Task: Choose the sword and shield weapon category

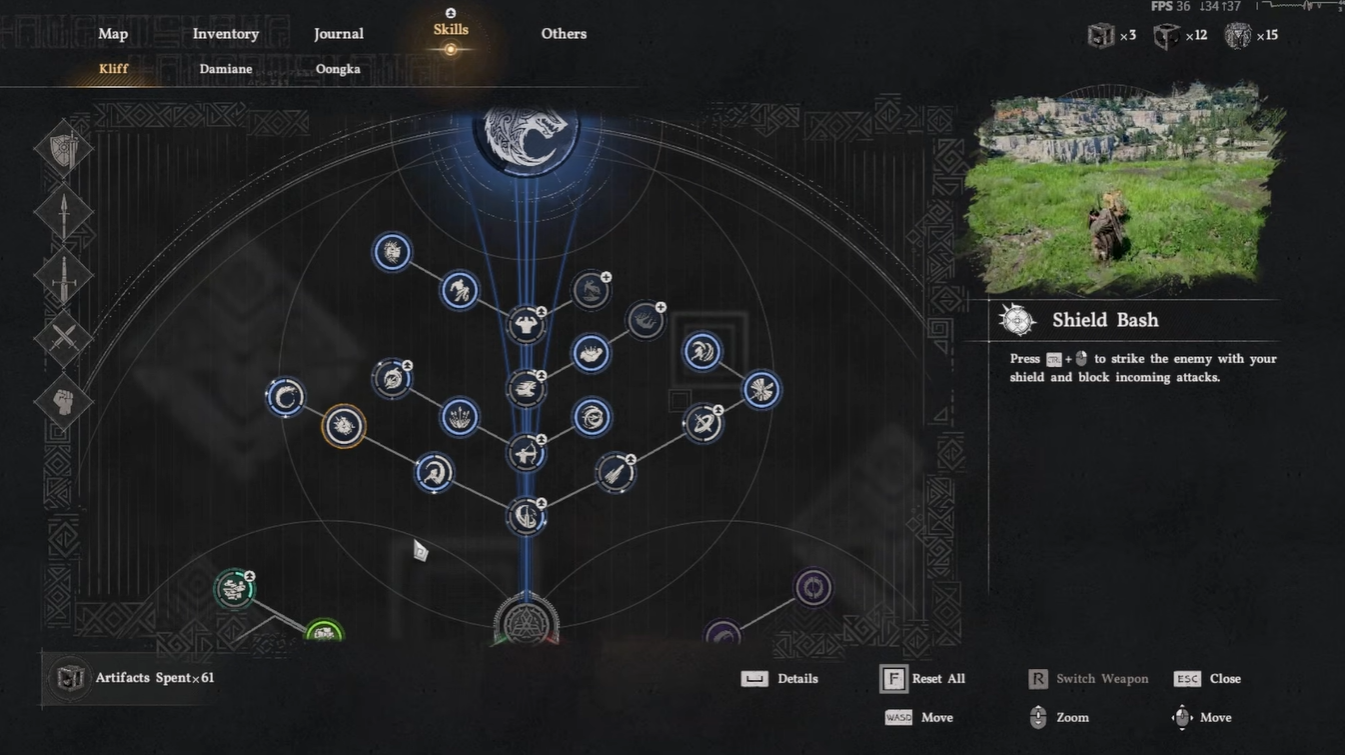Action: tap(64, 150)
